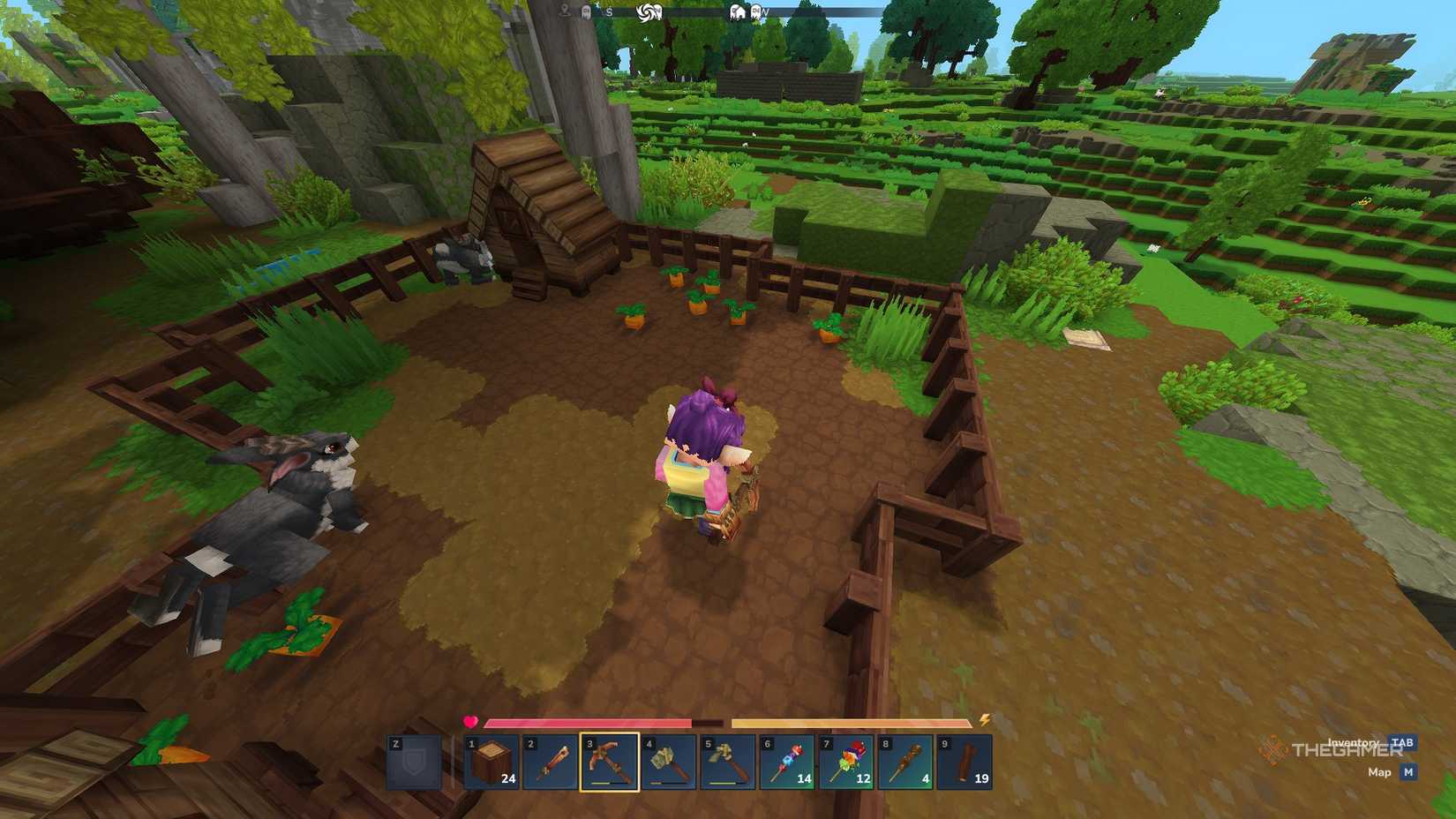Click the spiral portal marker on the compass
1456x819 pixels.
click(x=647, y=10)
